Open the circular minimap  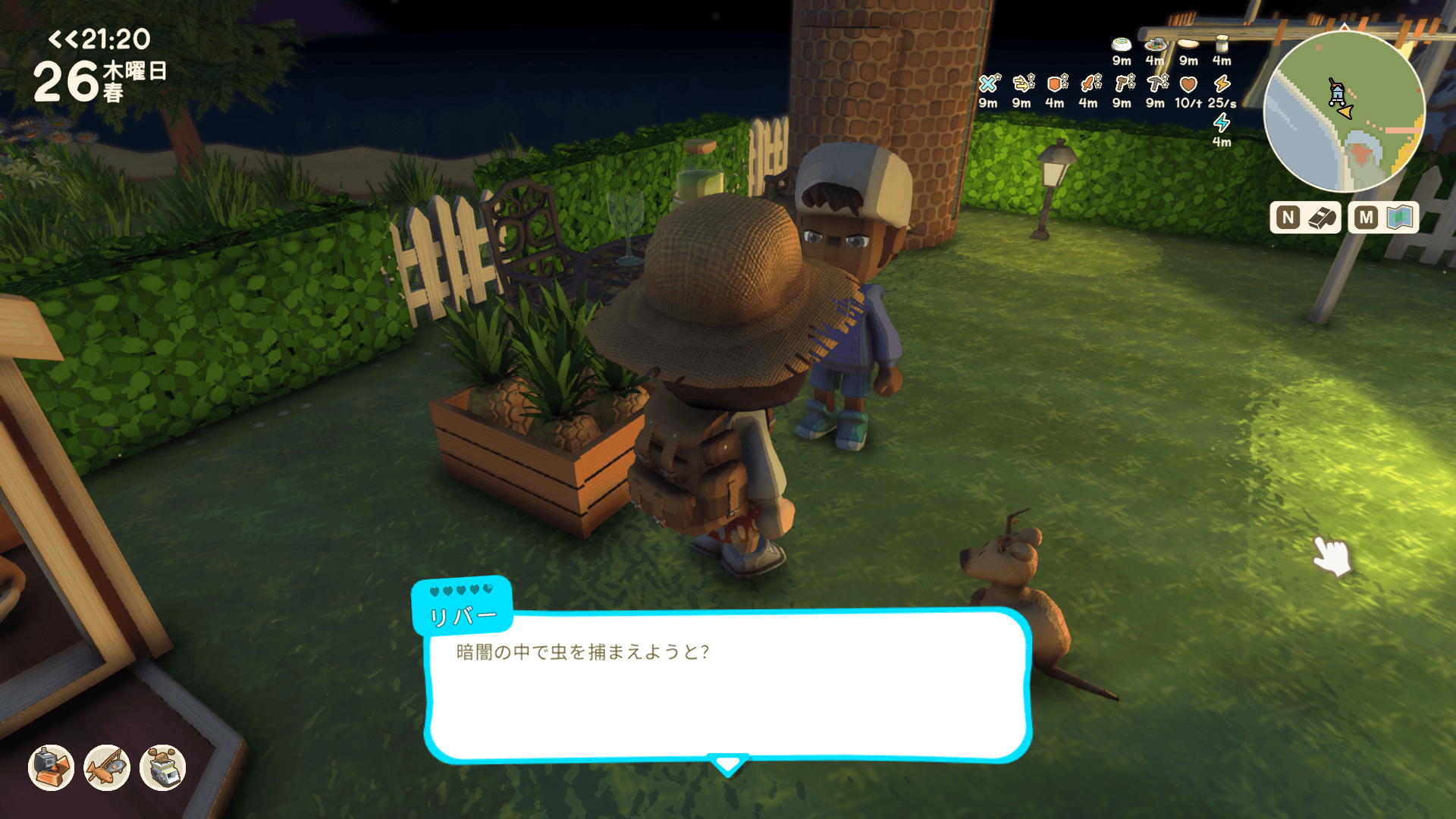(1344, 112)
